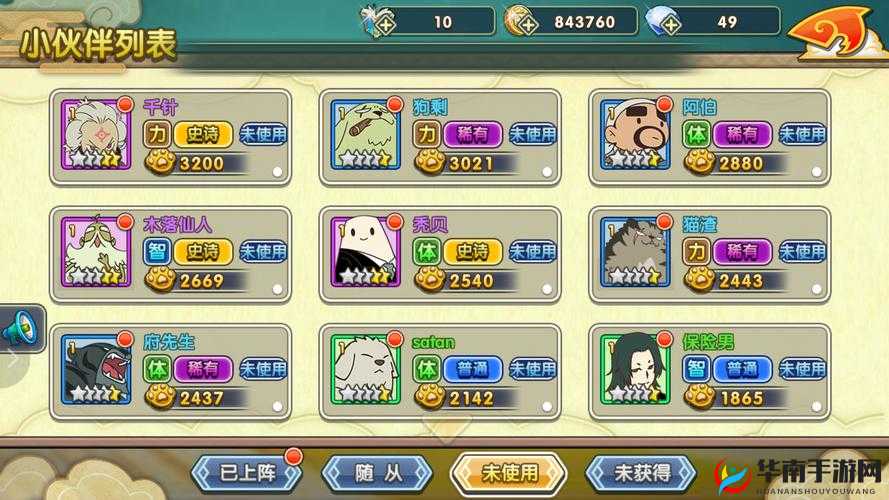Switch to the 未获得 tab
The image size is (889, 500).
pos(641,471)
